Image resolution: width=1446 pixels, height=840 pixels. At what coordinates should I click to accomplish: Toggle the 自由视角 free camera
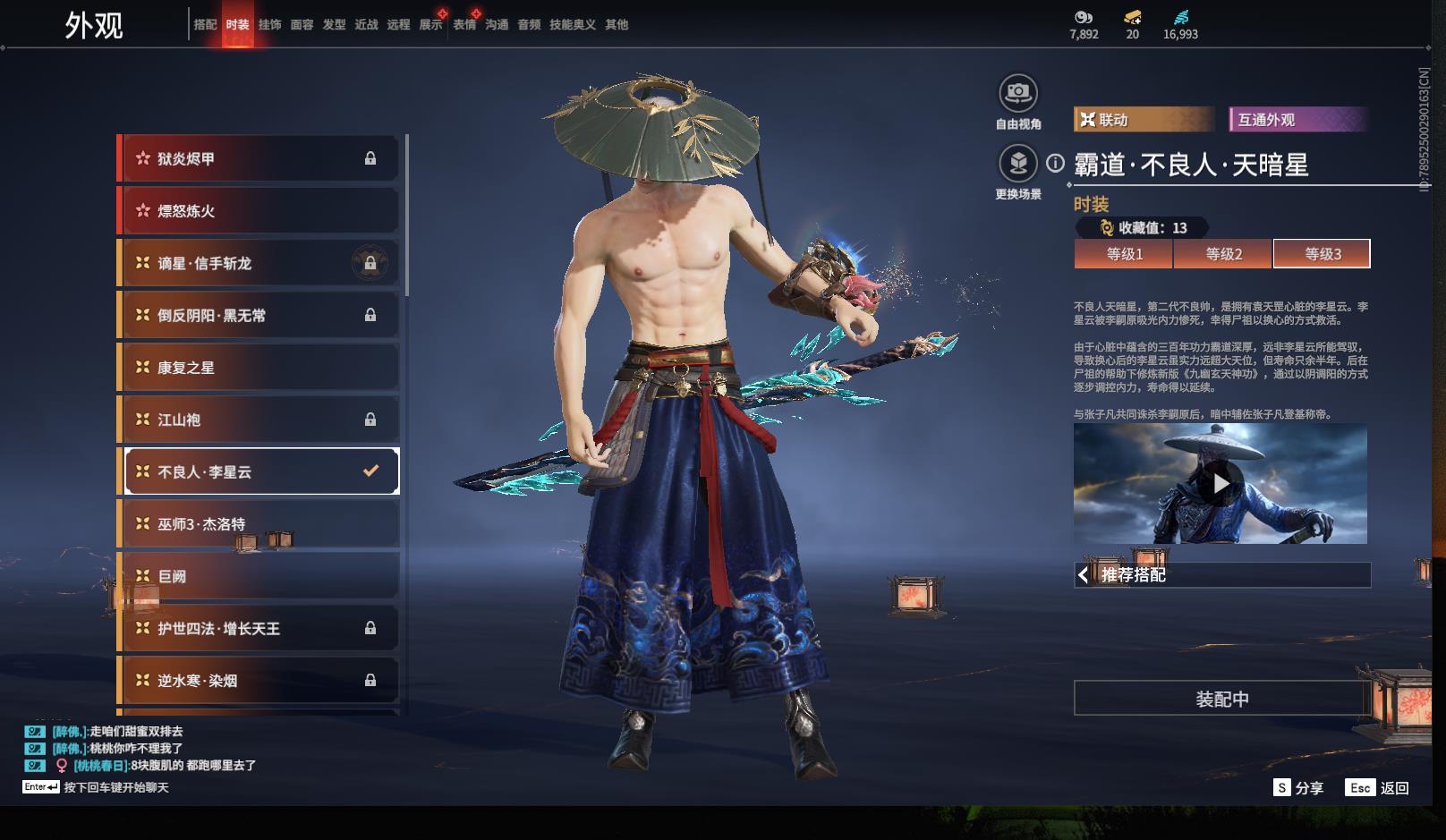(x=1017, y=93)
